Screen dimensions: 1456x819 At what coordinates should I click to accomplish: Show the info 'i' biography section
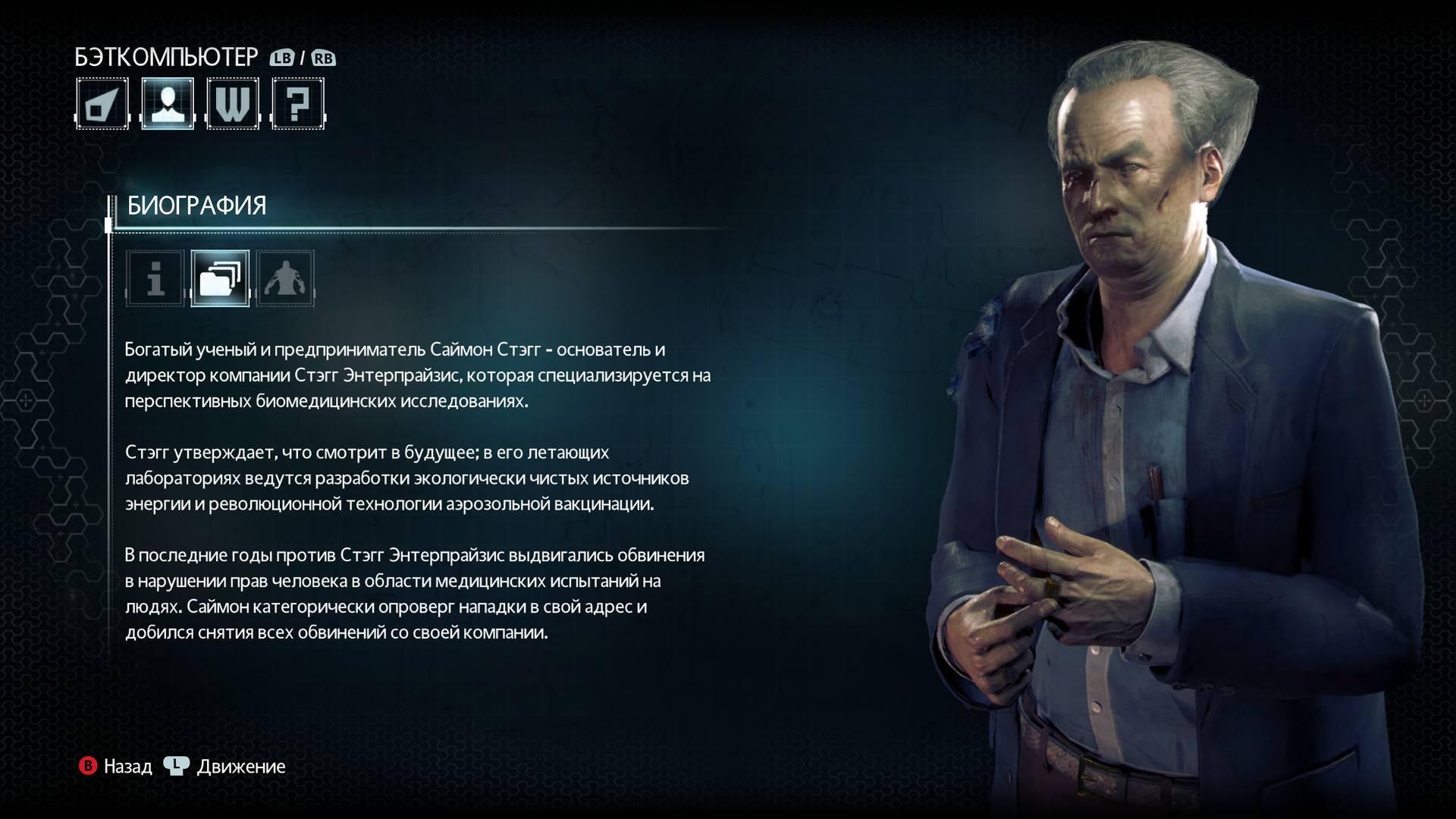pos(155,278)
